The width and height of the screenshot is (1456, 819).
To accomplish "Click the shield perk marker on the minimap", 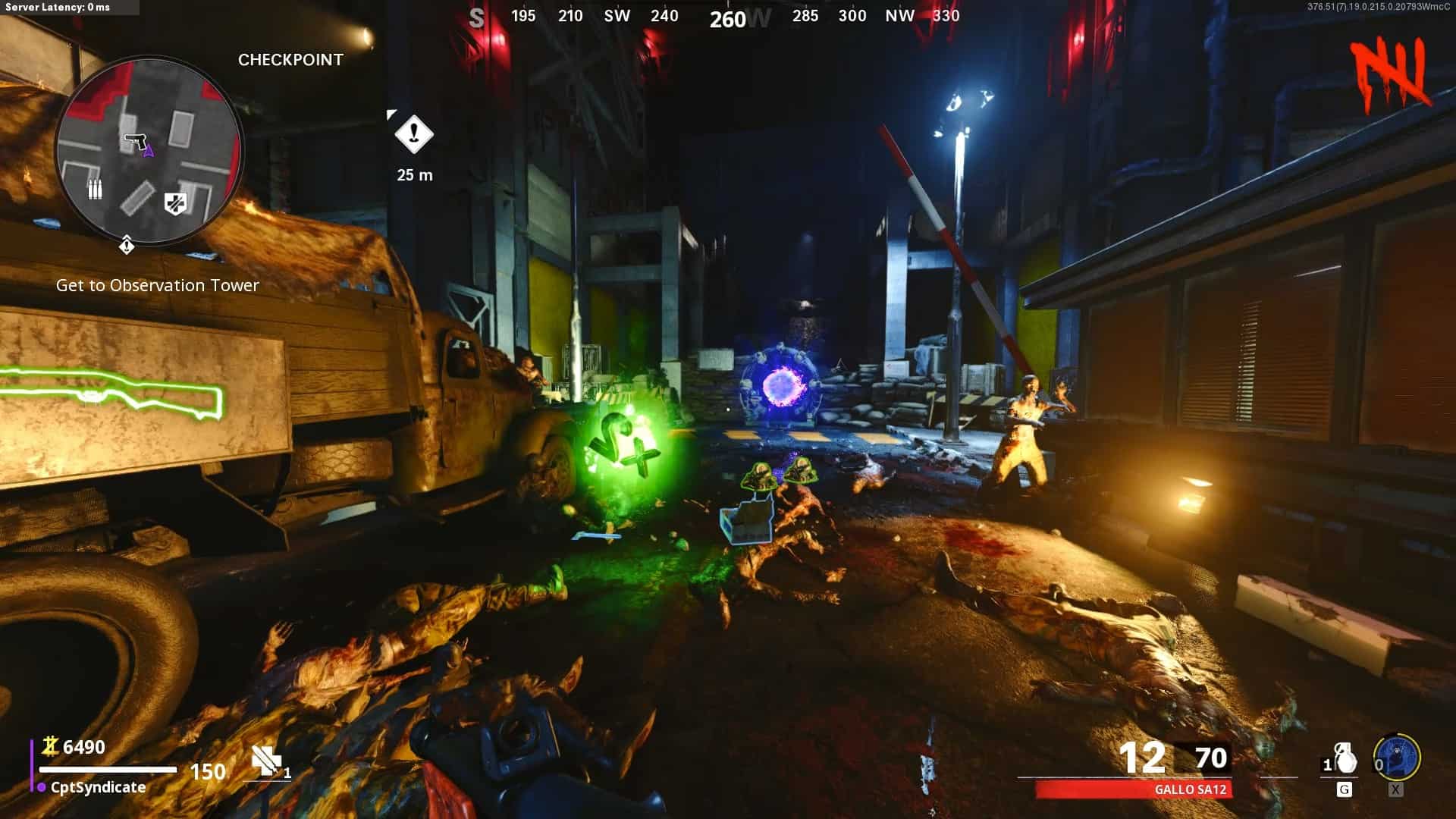I will point(176,203).
